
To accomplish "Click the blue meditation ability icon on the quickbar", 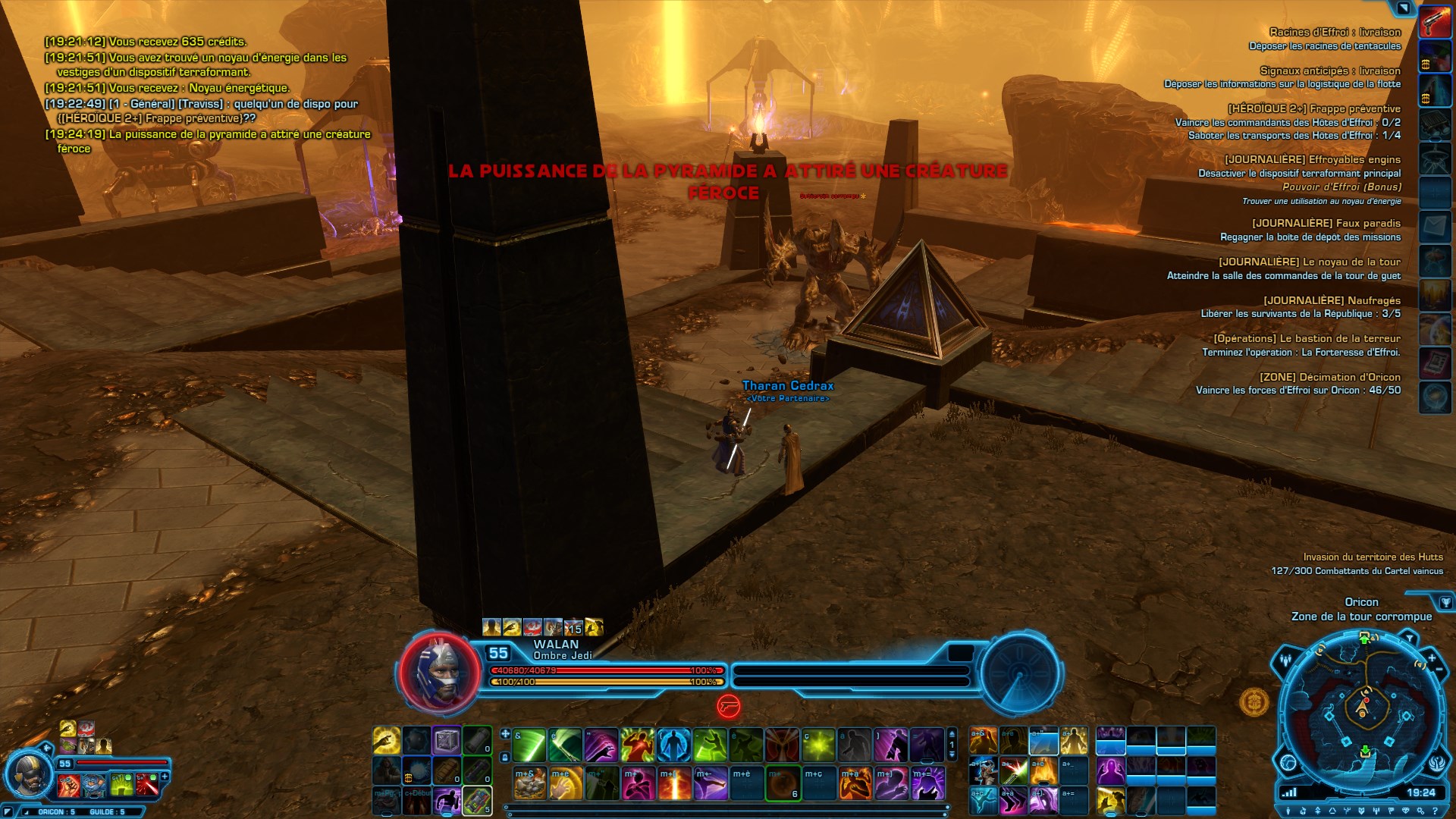I will pyautogui.click(x=673, y=745).
